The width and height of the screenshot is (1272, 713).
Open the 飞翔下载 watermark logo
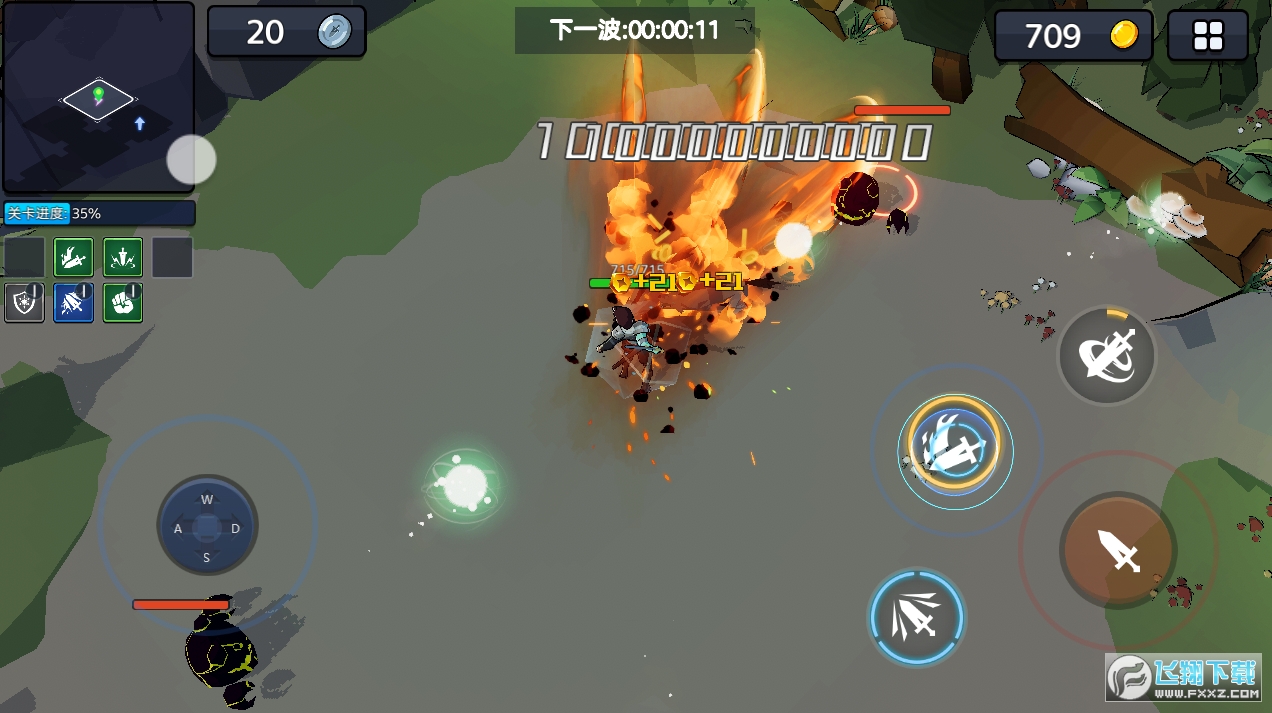coord(1183,680)
